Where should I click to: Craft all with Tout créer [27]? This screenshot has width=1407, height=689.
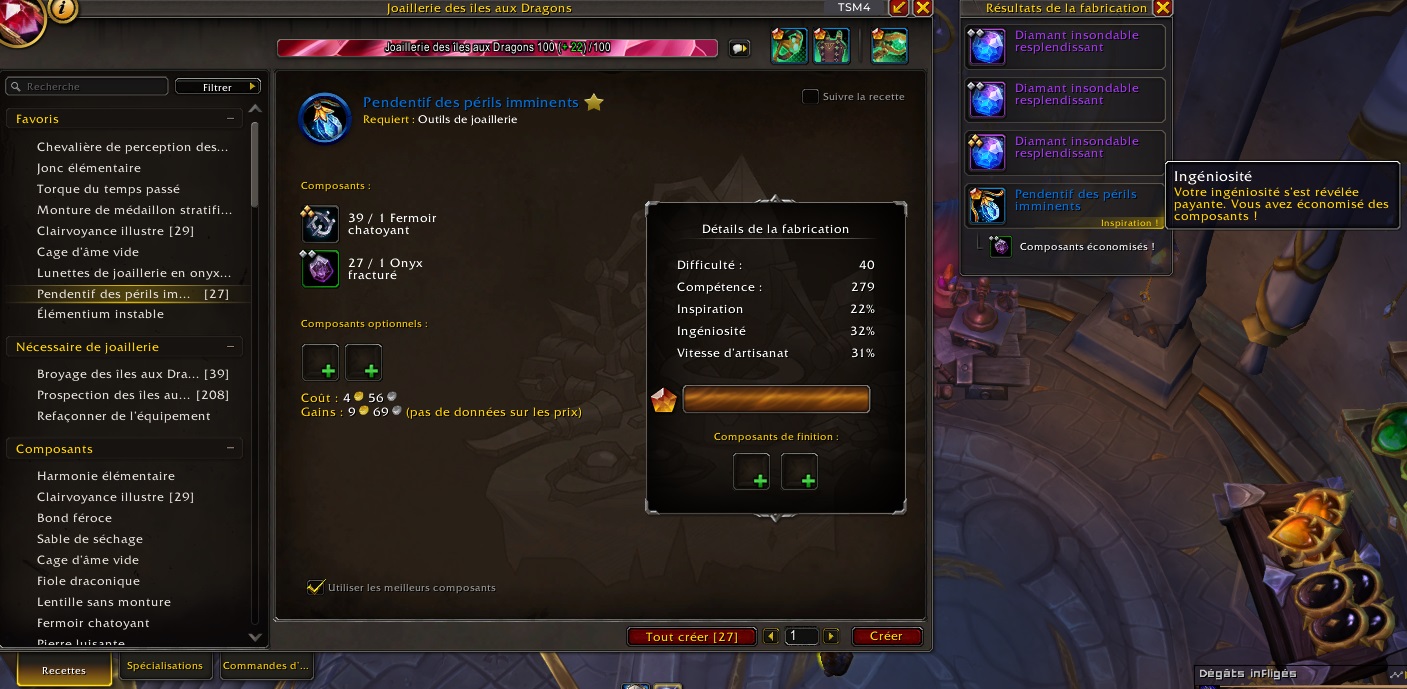coord(692,636)
